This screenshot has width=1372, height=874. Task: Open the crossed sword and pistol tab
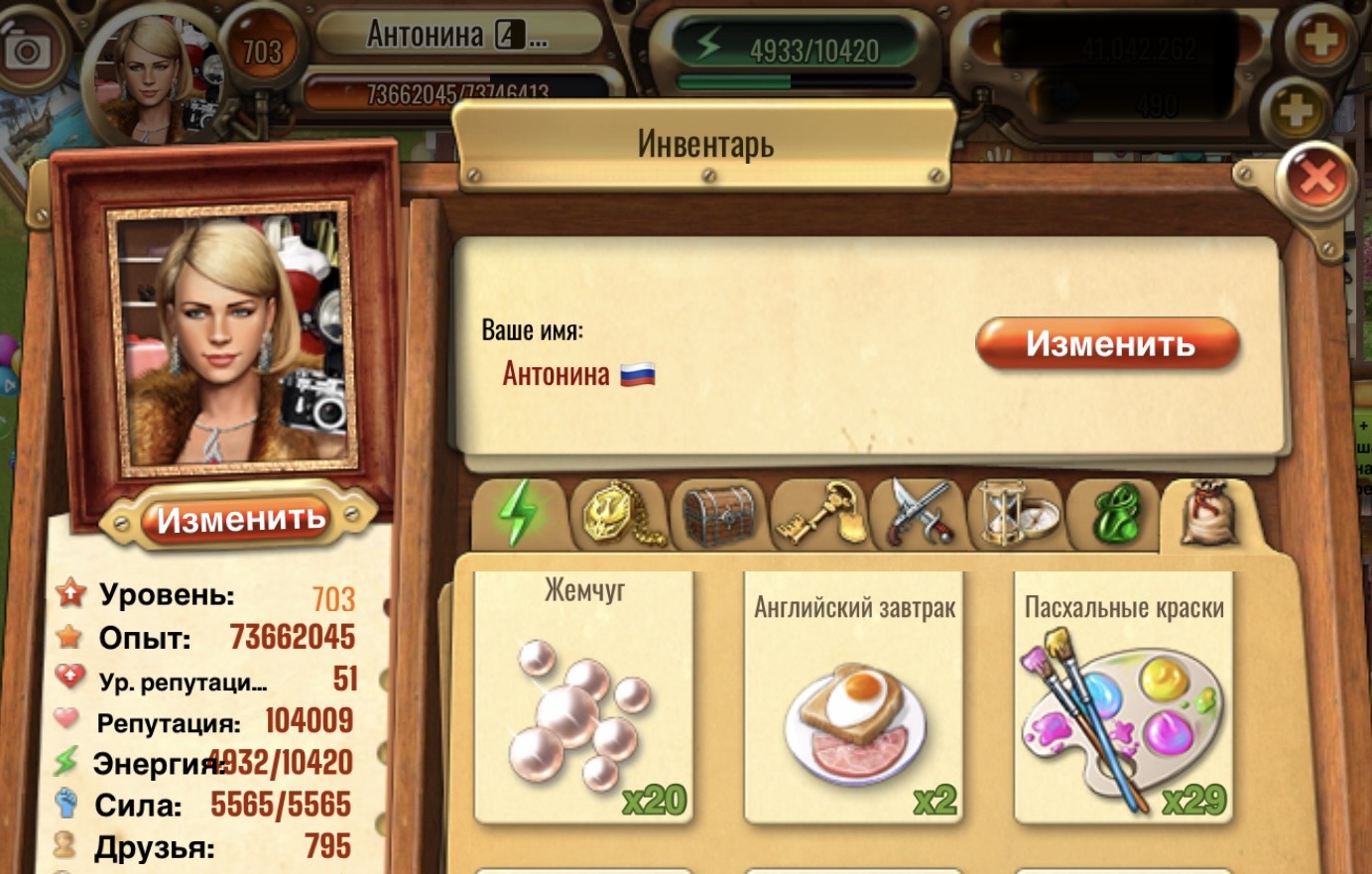(x=918, y=514)
